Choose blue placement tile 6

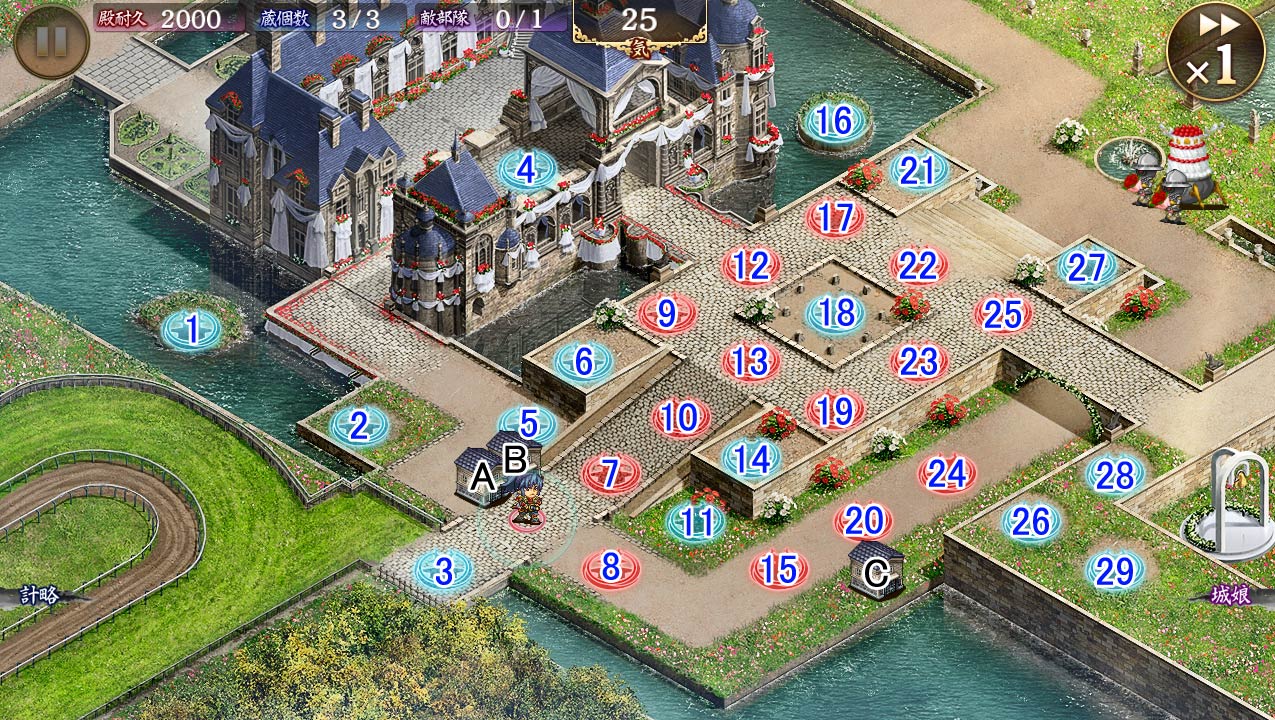click(583, 361)
